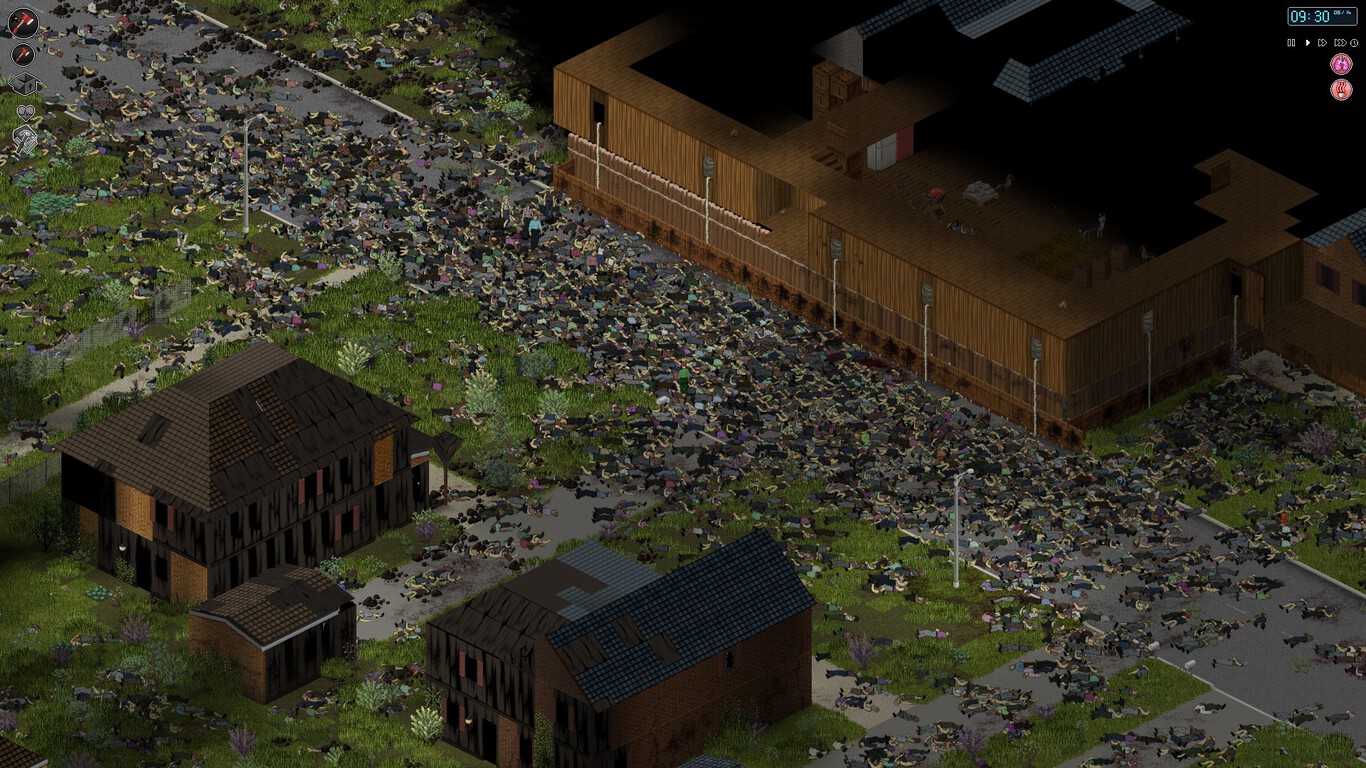Screen dimensions: 1366x768
Task: Open the health heart panel
Action: [x=27, y=112]
